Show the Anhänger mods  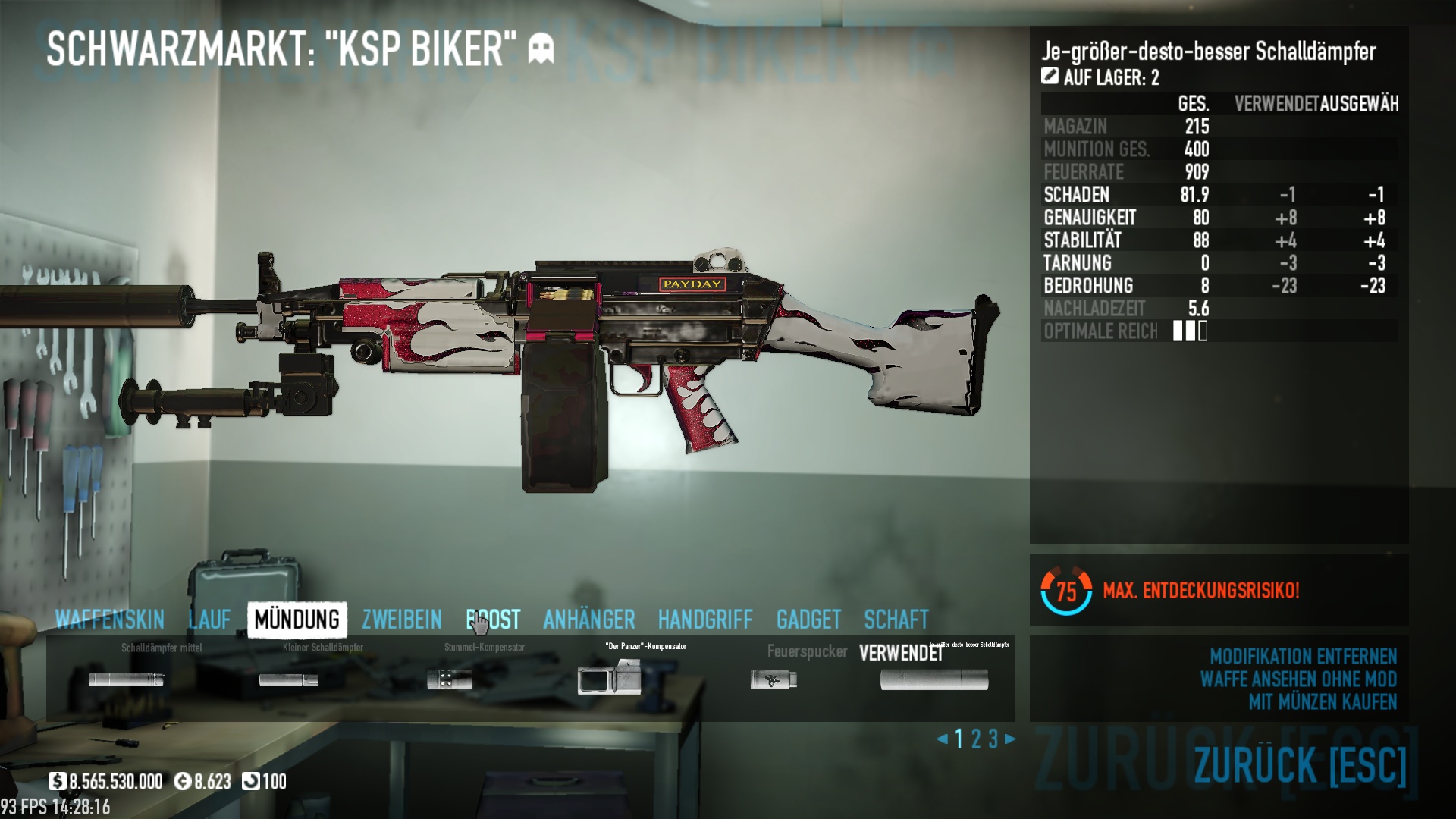(x=588, y=620)
